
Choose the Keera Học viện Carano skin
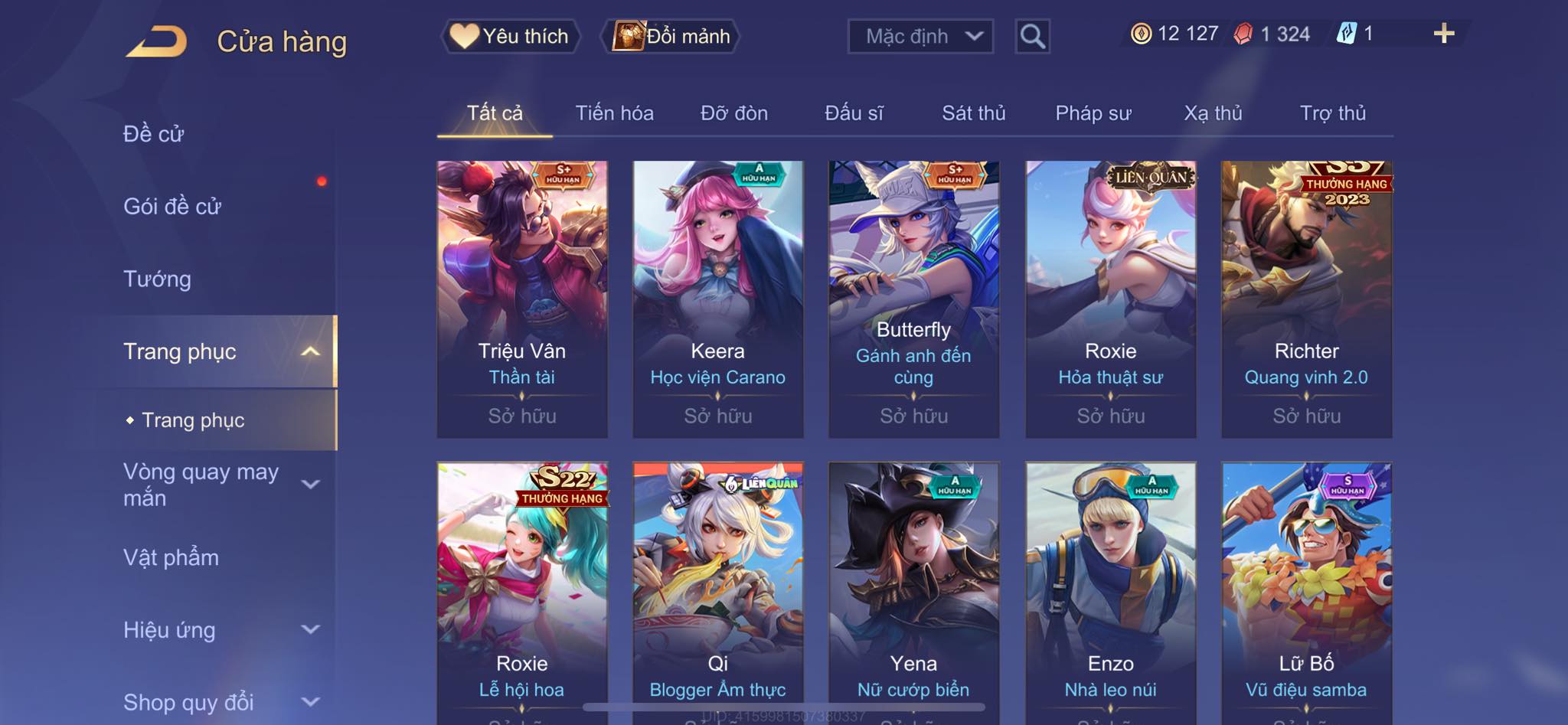pyautogui.click(x=718, y=299)
